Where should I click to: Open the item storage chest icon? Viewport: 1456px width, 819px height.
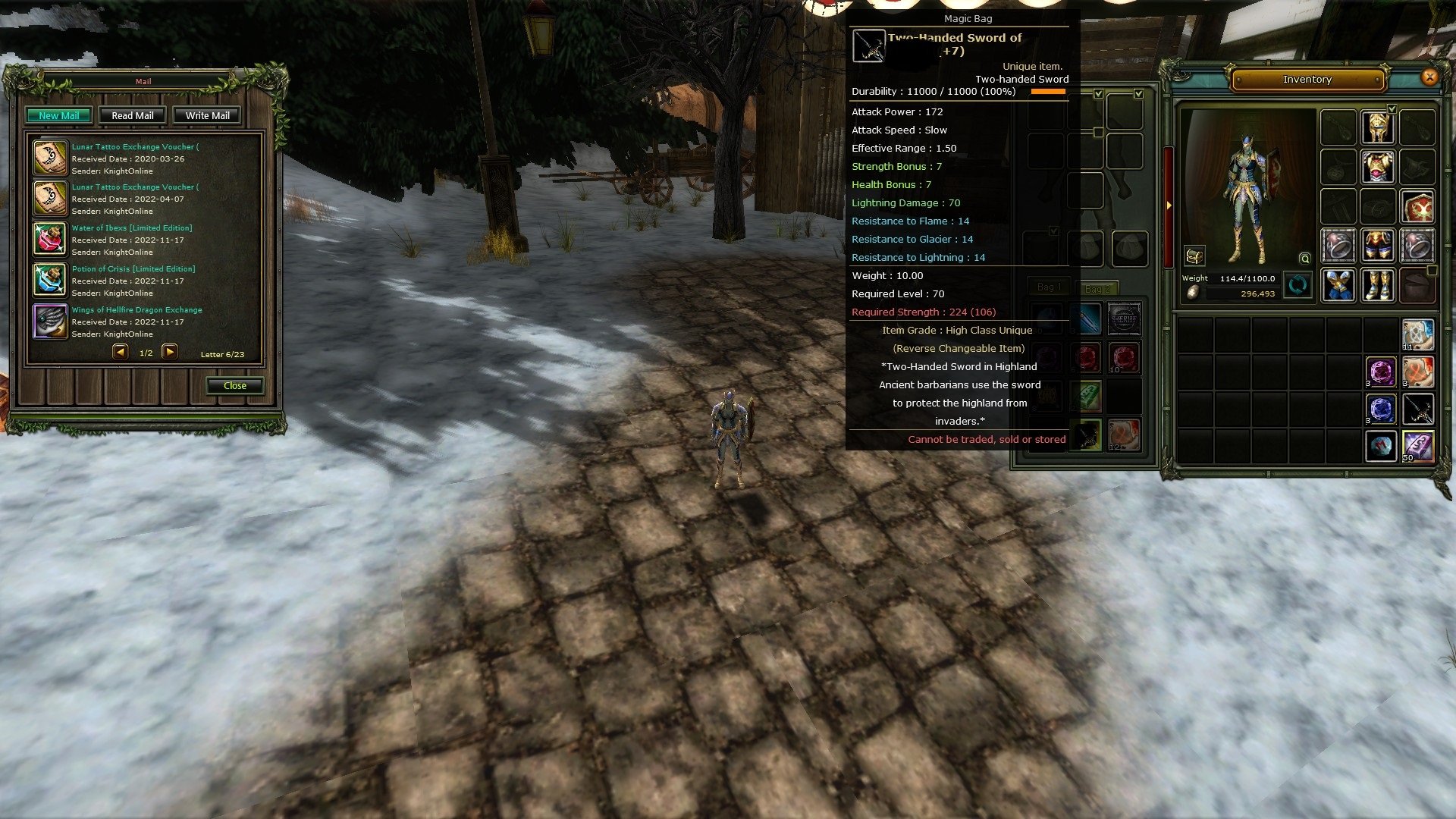coord(1194,256)
